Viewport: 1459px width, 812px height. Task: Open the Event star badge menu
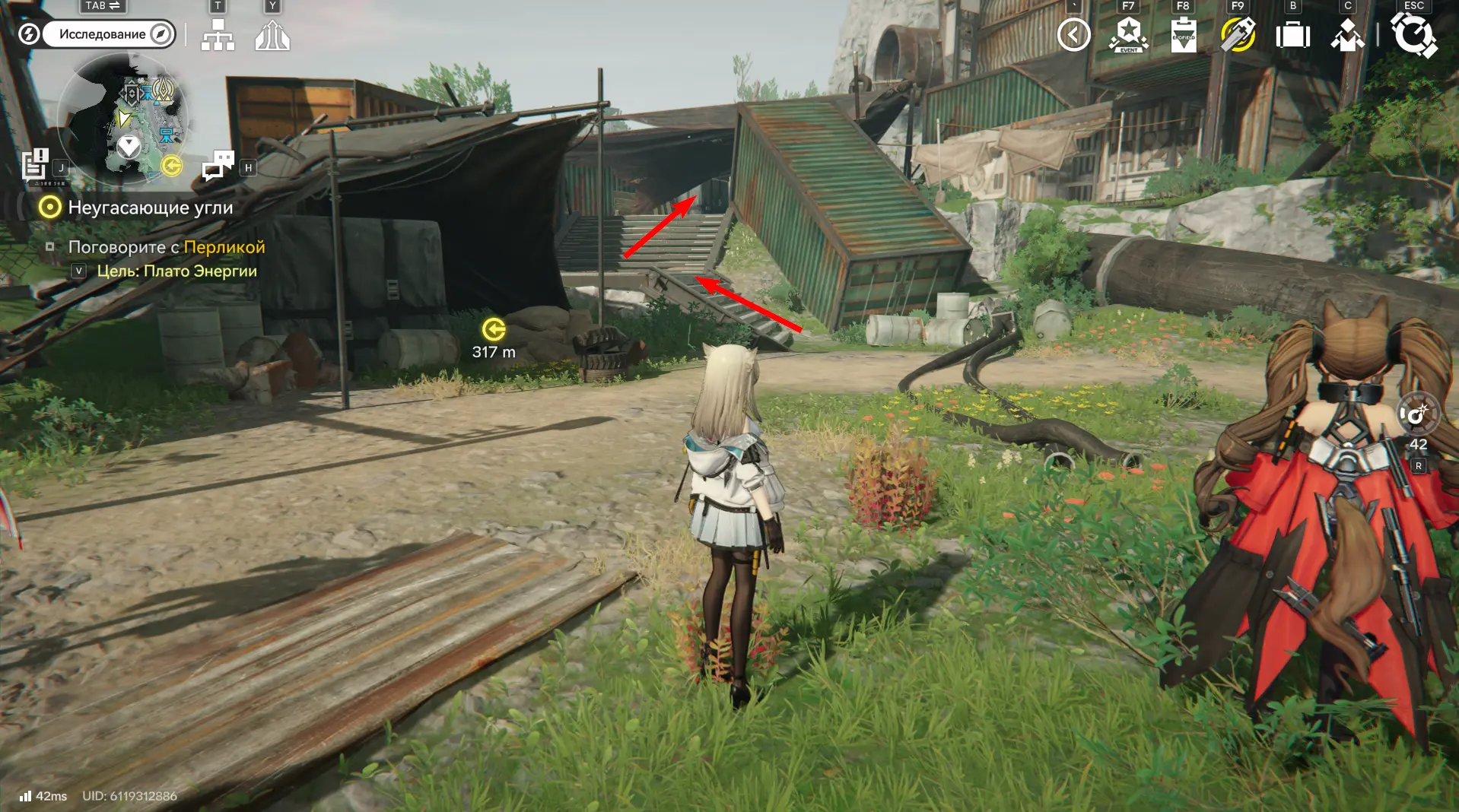pyautogui.click(x=1128, y=35)
